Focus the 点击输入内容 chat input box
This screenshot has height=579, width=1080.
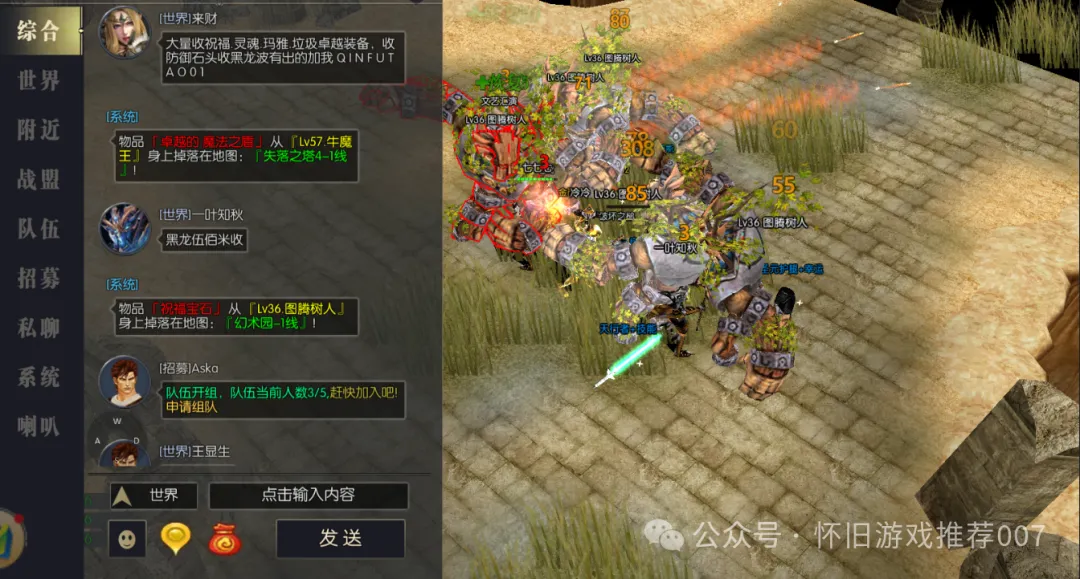308,495
